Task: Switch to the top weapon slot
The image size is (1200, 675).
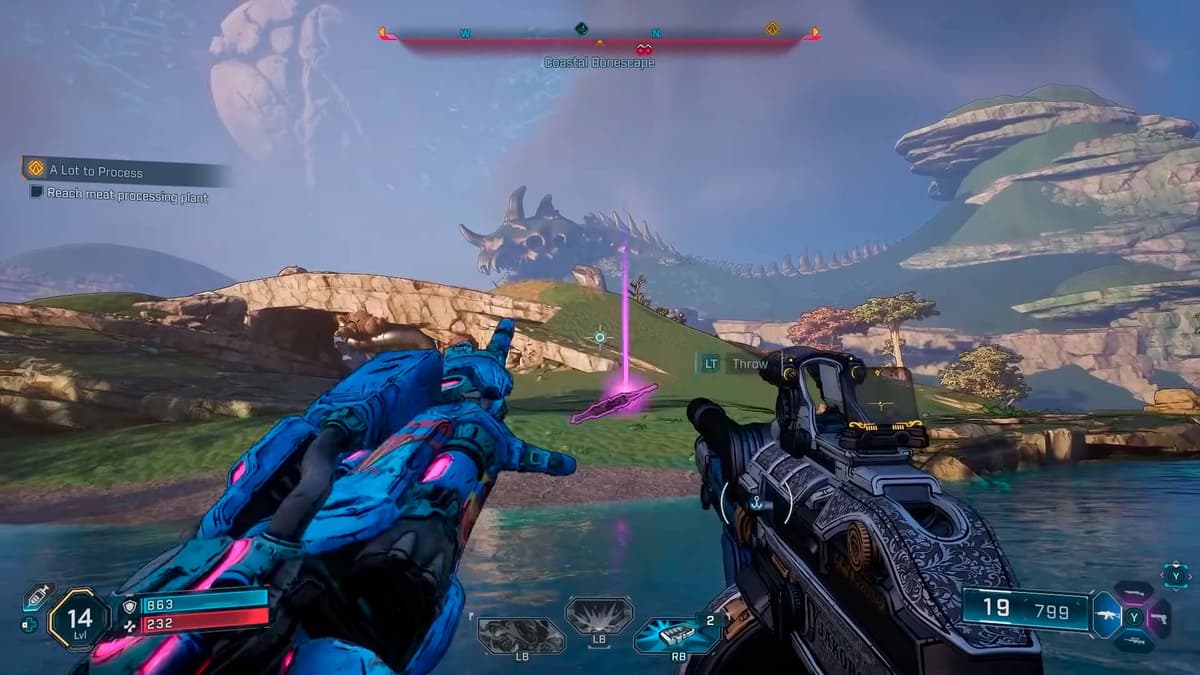Action: (1134, 592)
